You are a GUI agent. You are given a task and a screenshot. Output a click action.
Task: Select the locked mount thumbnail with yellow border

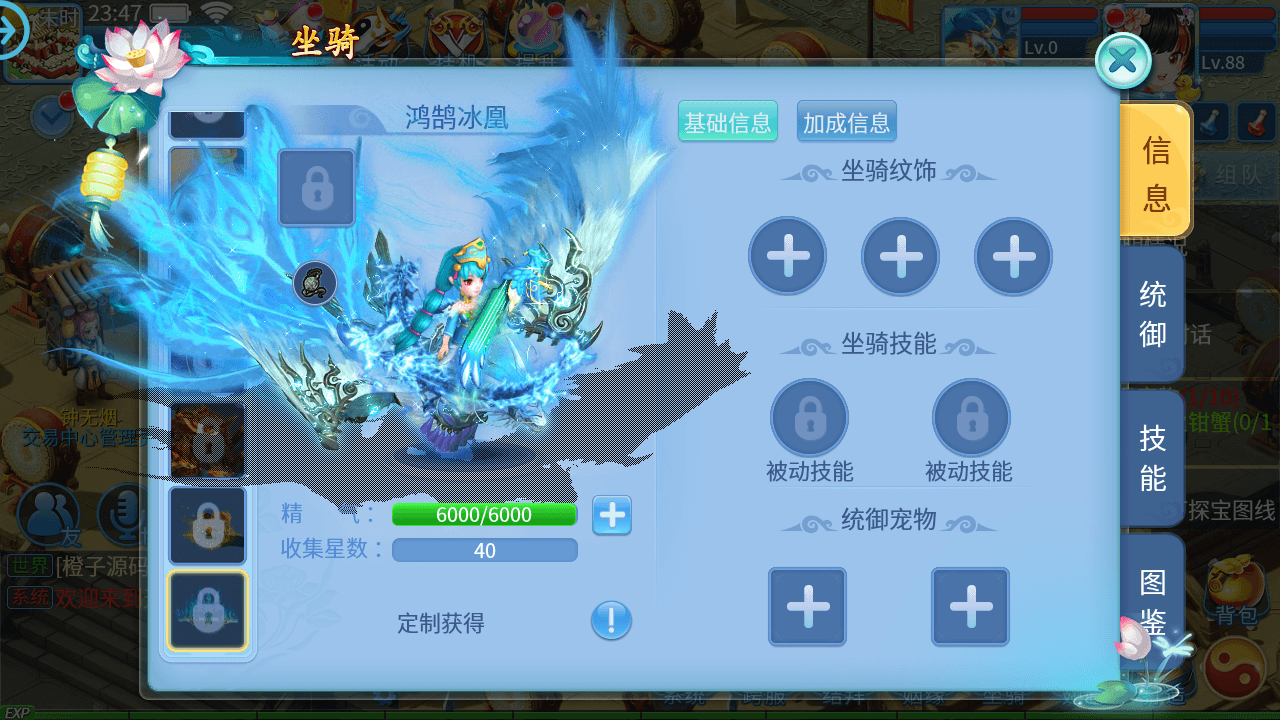tap(207, 610)
